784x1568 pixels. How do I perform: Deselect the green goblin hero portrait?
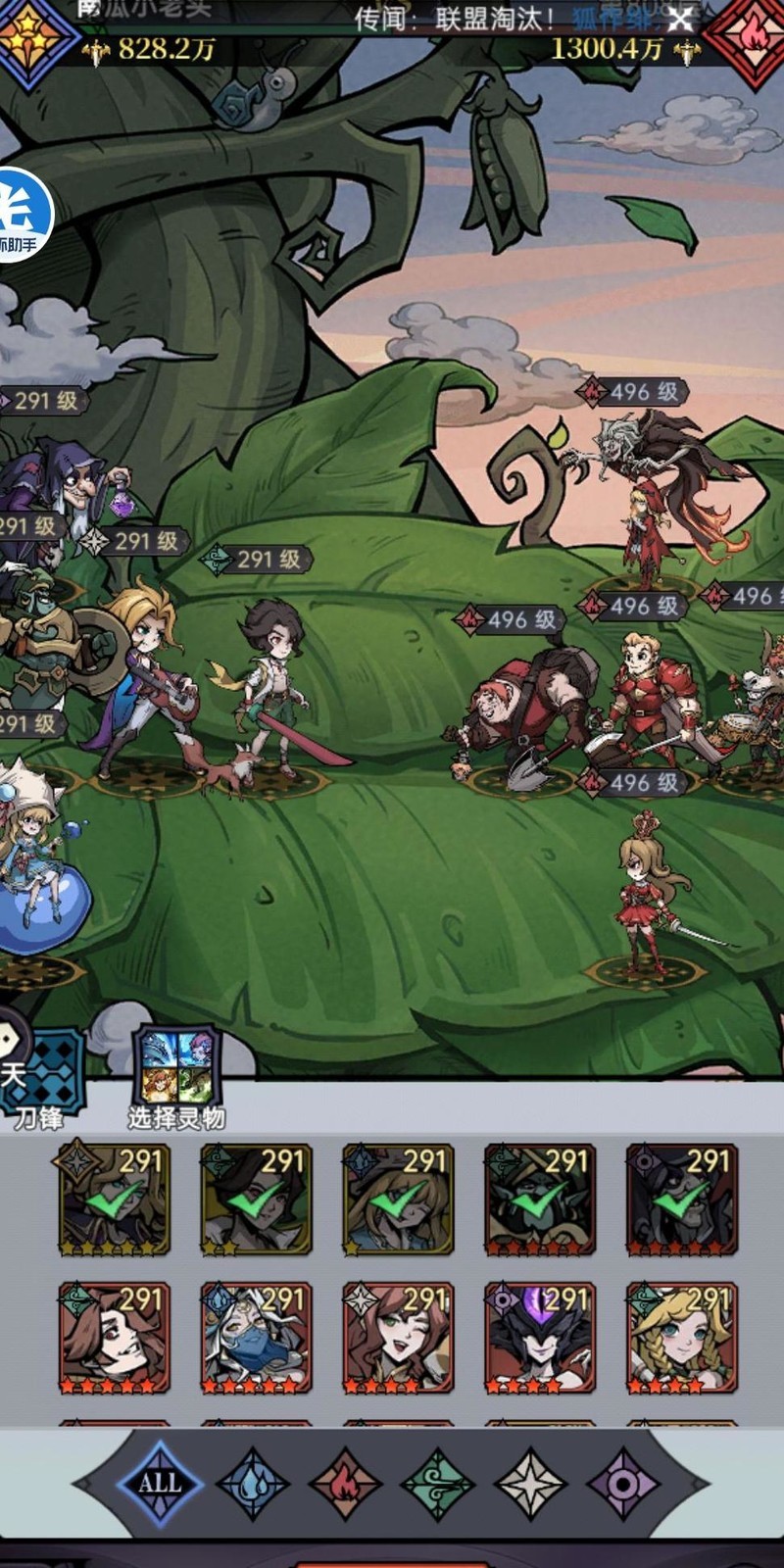pyautogui.click(x=540, y=1199)
